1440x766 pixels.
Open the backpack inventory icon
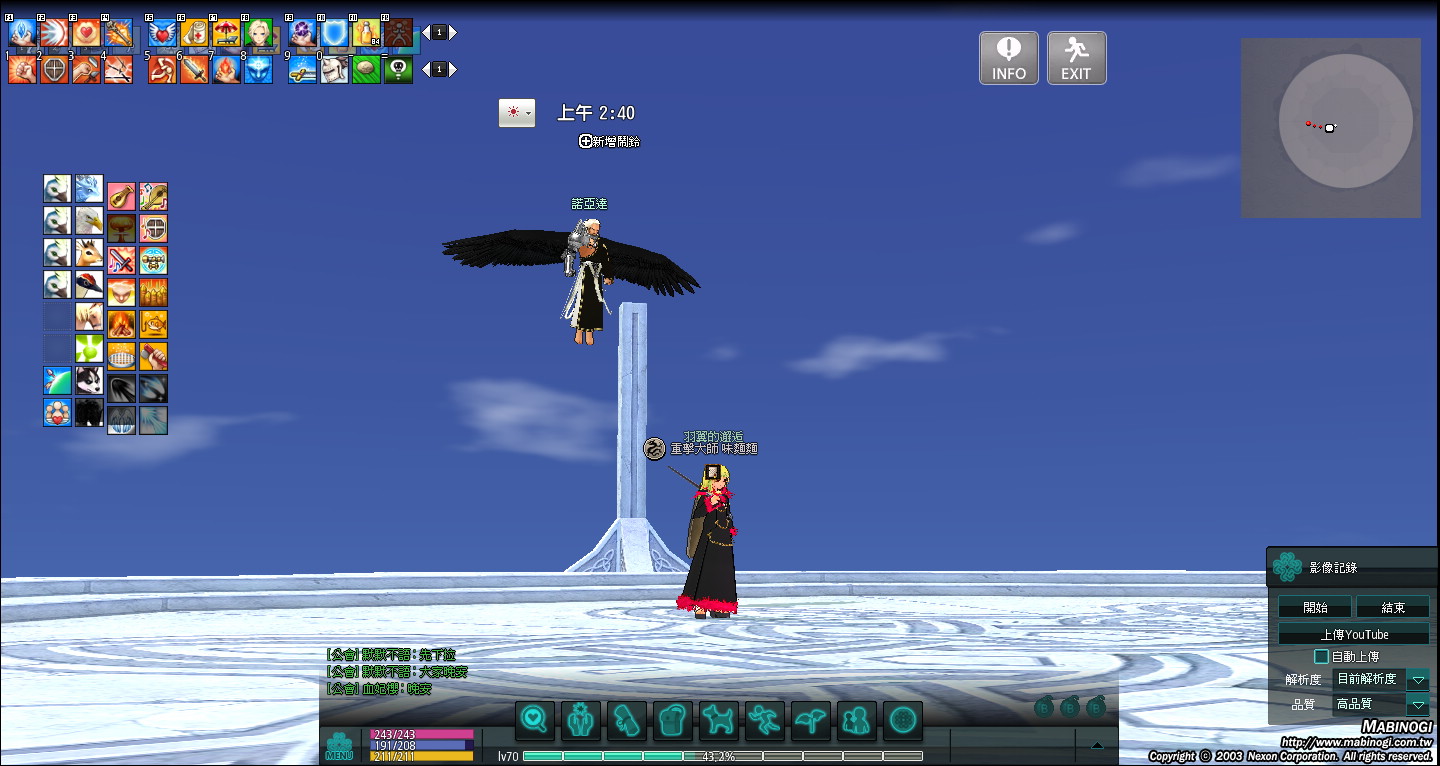click(672, 719)
